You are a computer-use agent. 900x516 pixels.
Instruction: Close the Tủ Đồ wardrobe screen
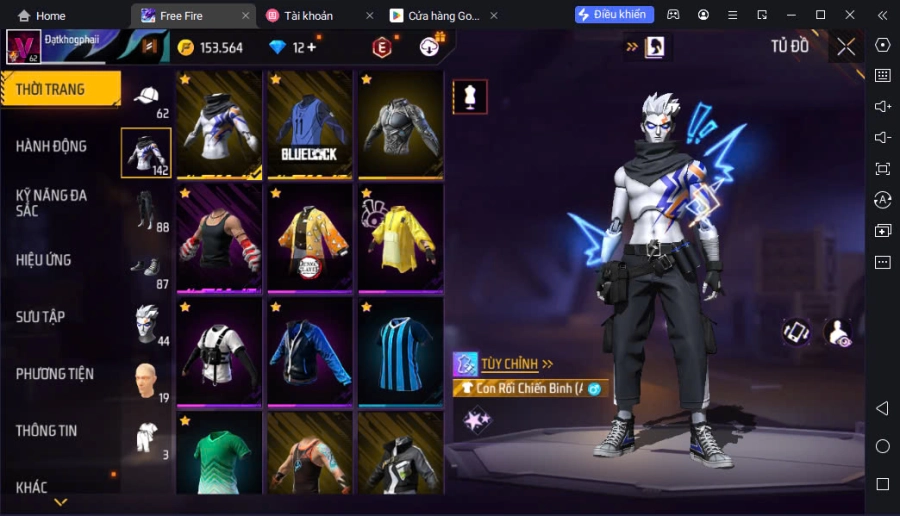point(846,46)
